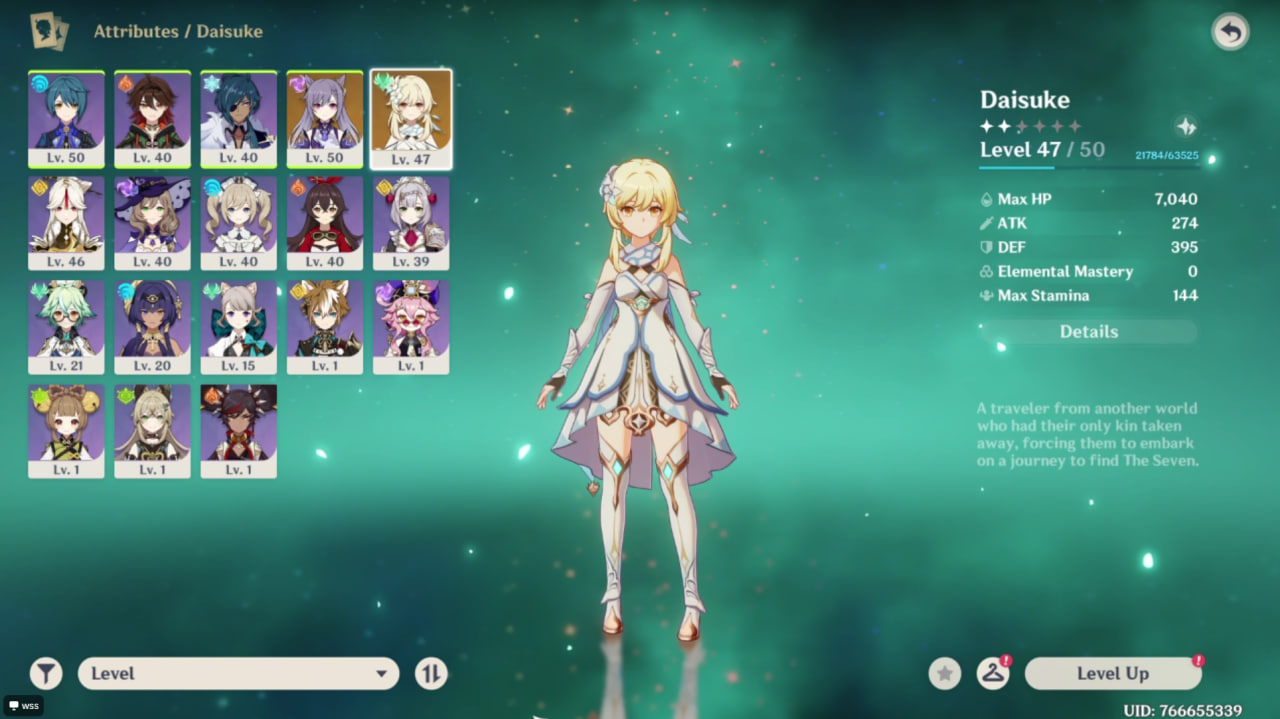The height and width of the screenshot is (719, 1280).
Task: Select Lisa in the purple witch hat
Action: [152, 222]
